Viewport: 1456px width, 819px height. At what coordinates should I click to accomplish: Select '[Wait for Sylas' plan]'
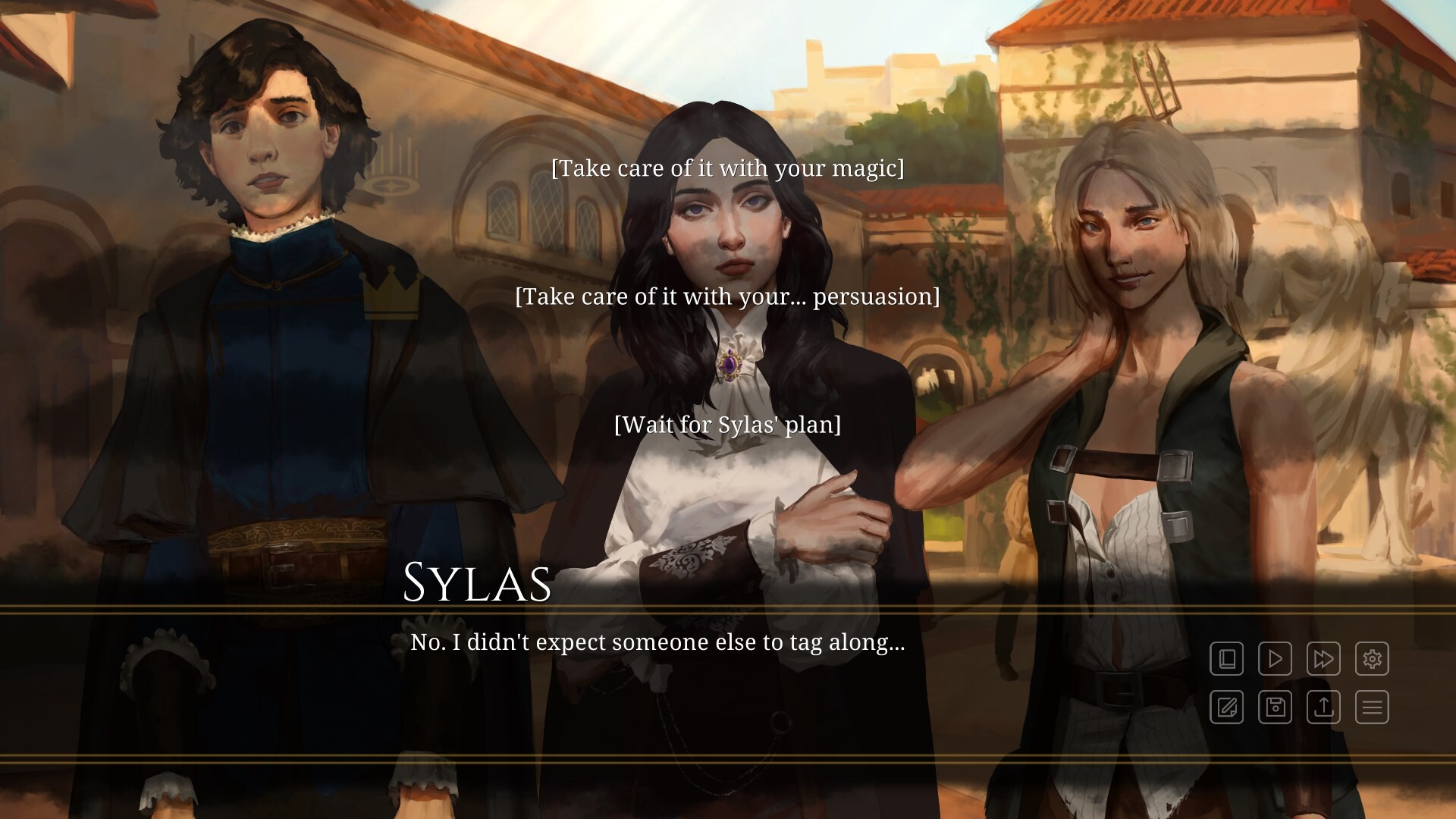[728, 425]
